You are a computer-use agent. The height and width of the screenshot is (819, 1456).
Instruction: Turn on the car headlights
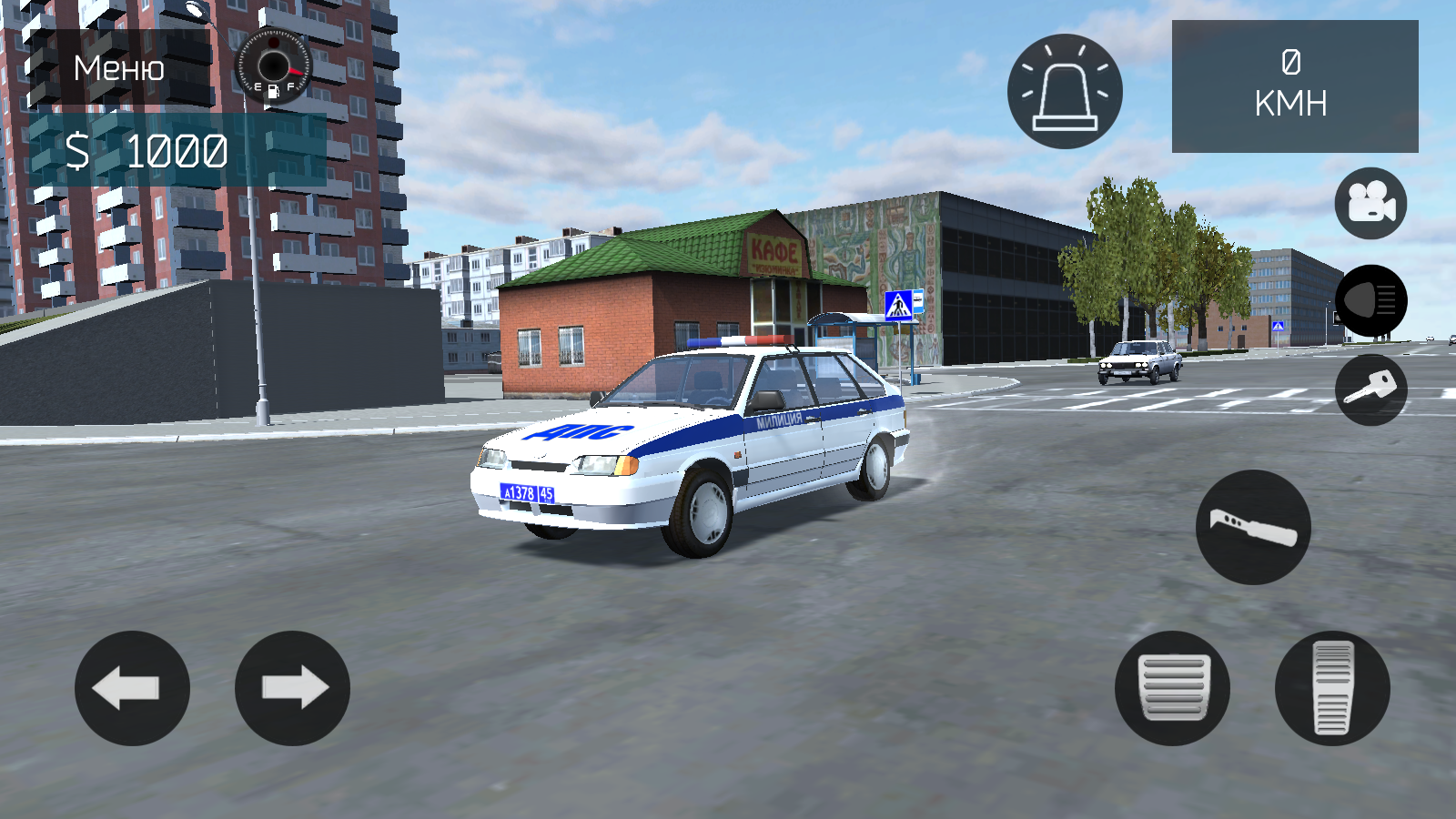(1370, 300)
